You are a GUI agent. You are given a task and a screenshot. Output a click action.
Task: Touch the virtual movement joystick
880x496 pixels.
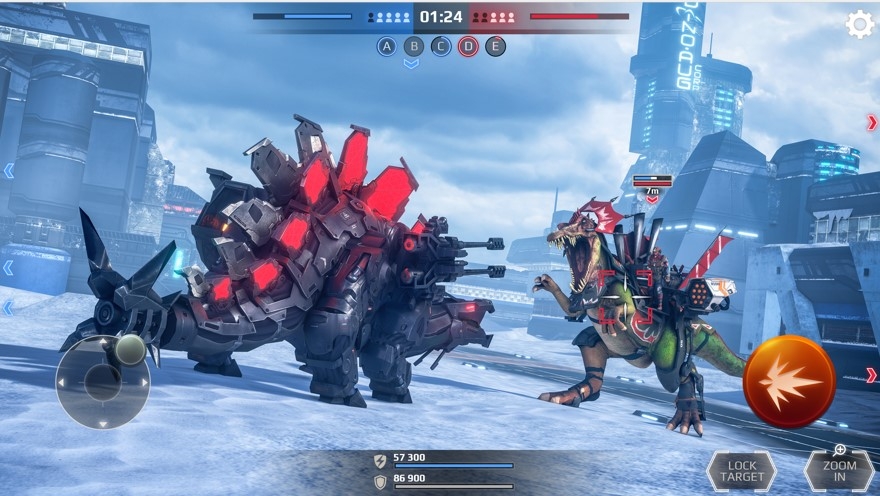click(102, 381)
